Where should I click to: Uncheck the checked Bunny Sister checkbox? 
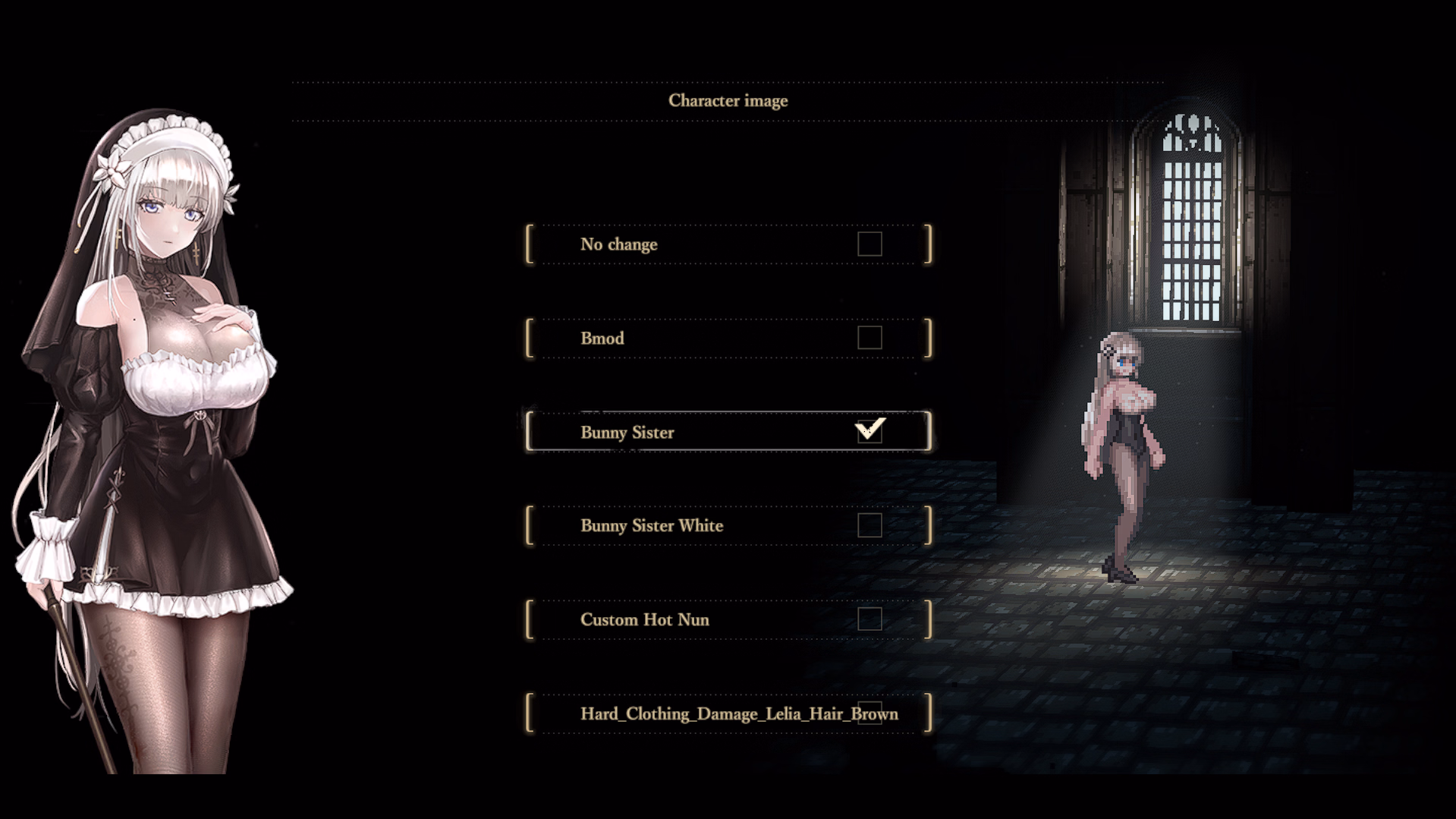tap(870, 431)
